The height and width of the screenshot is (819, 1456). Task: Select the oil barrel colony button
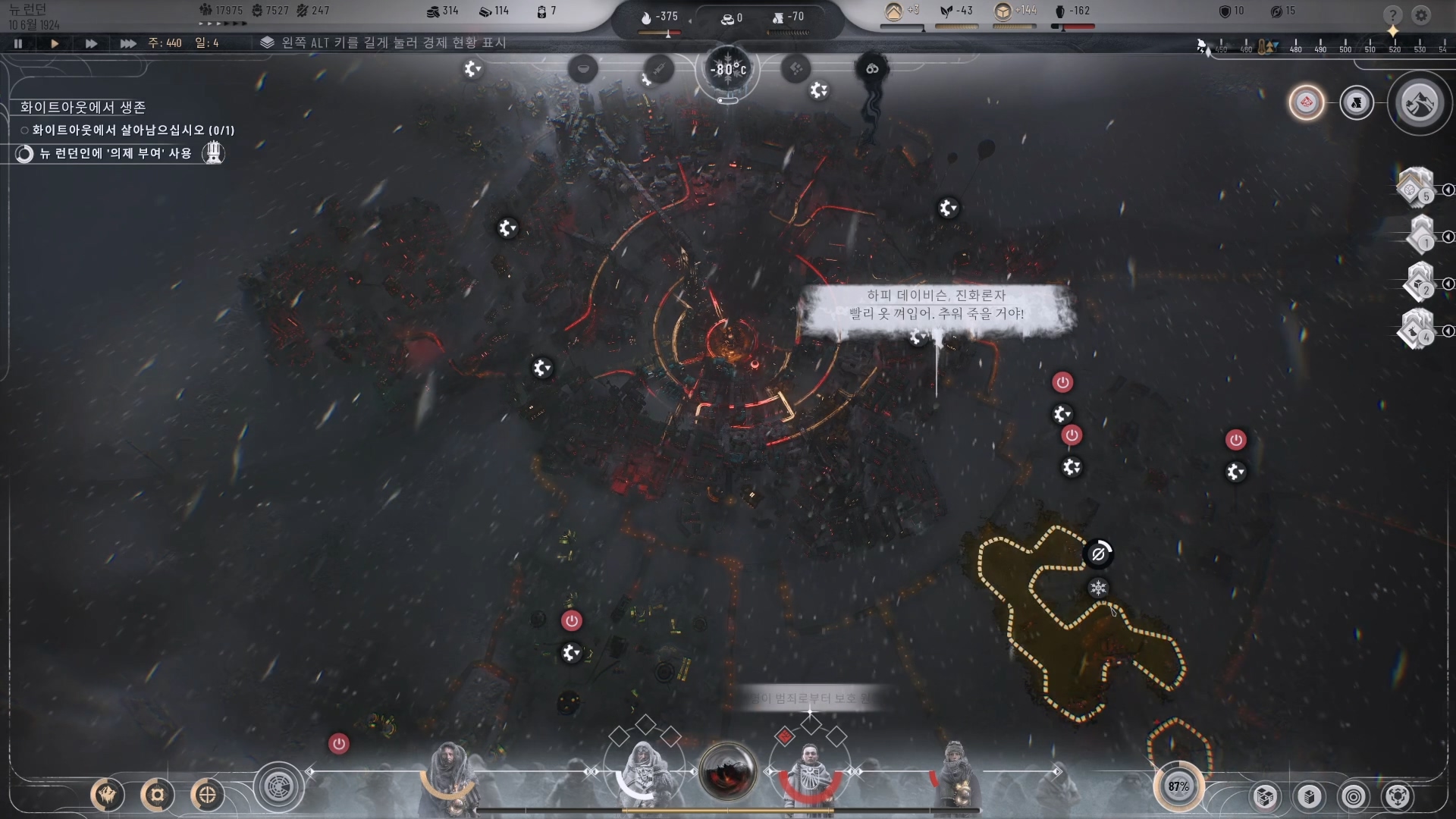pos(1357,103)
